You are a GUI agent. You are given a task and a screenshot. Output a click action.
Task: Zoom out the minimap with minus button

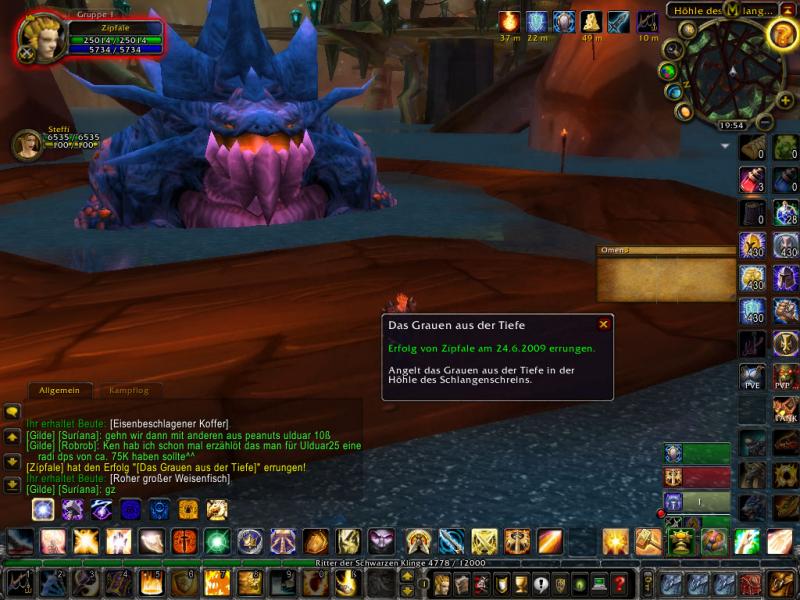765,123
